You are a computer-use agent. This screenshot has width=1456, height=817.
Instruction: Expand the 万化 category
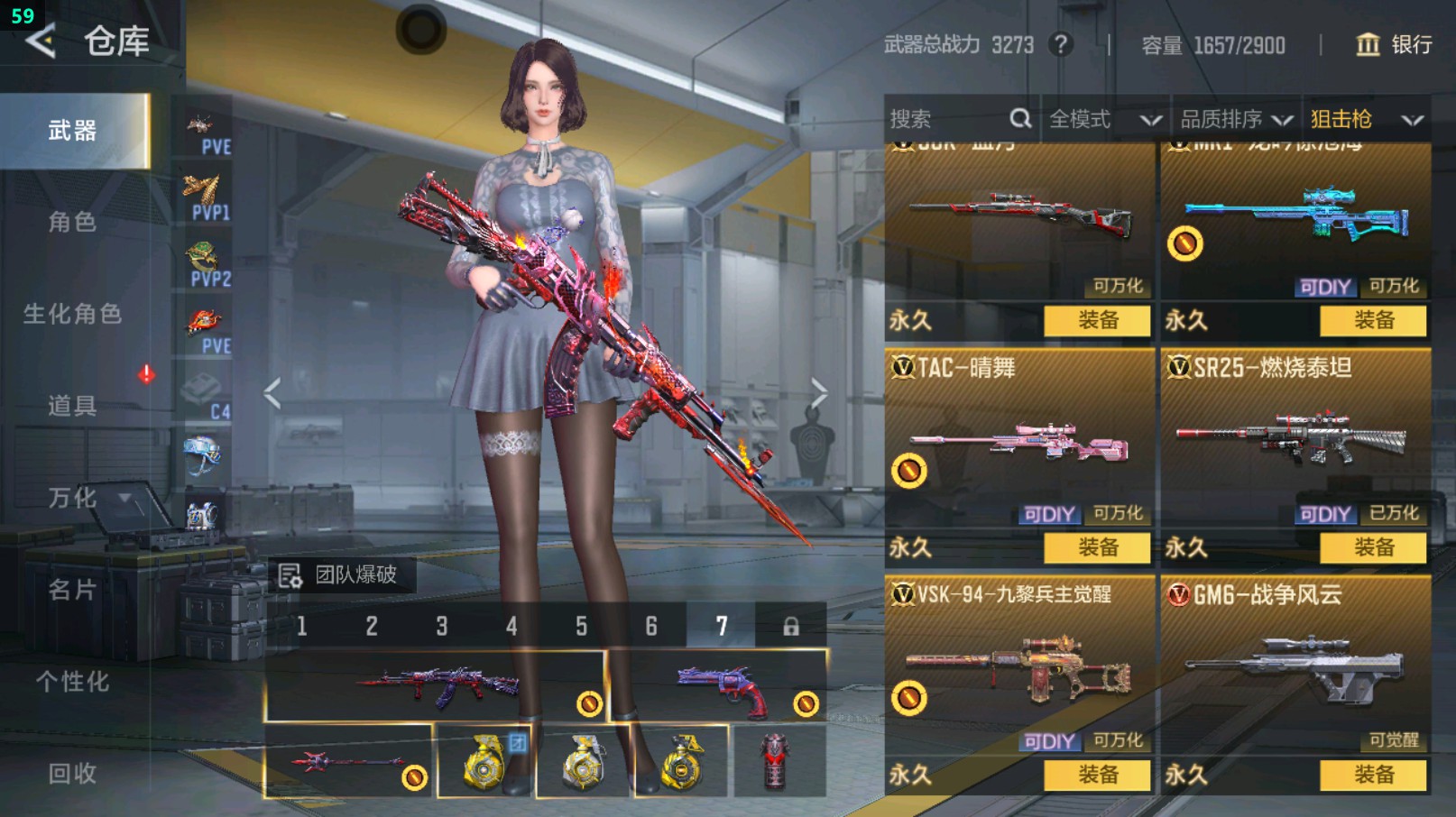tap(72, 498)
